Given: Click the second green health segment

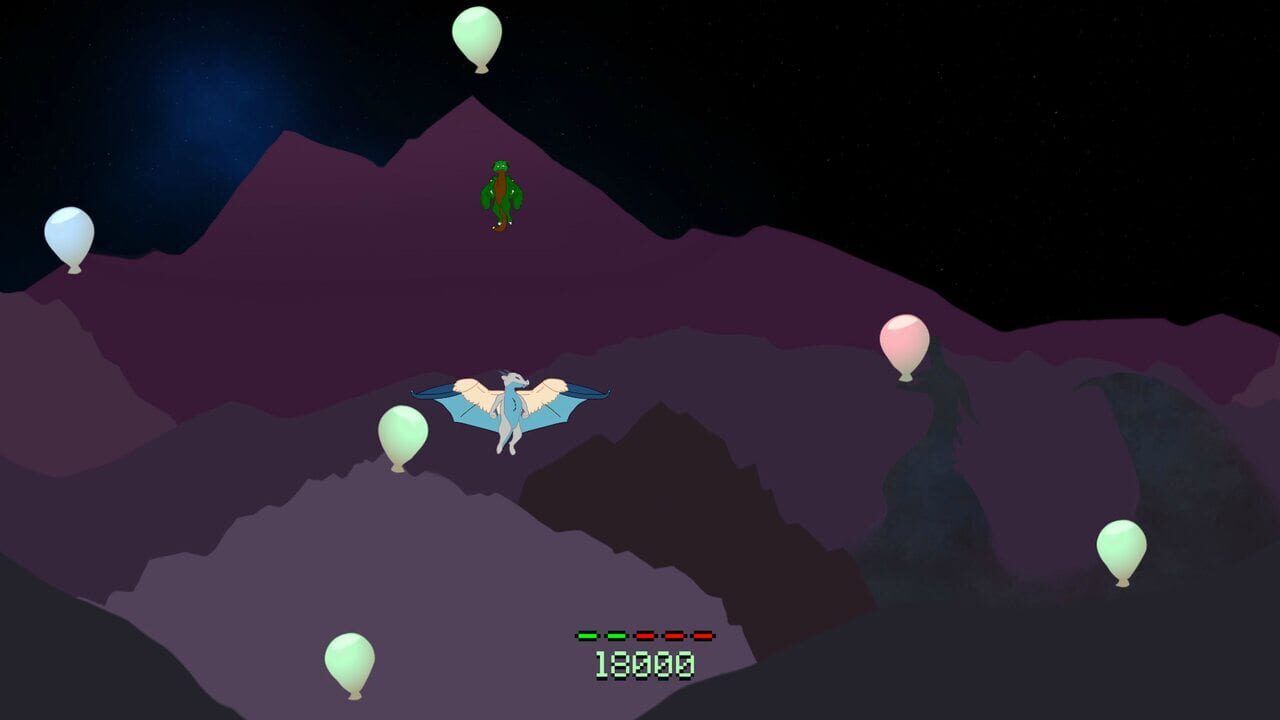Looking at the screenshot, I should click(x=616, y=636).
